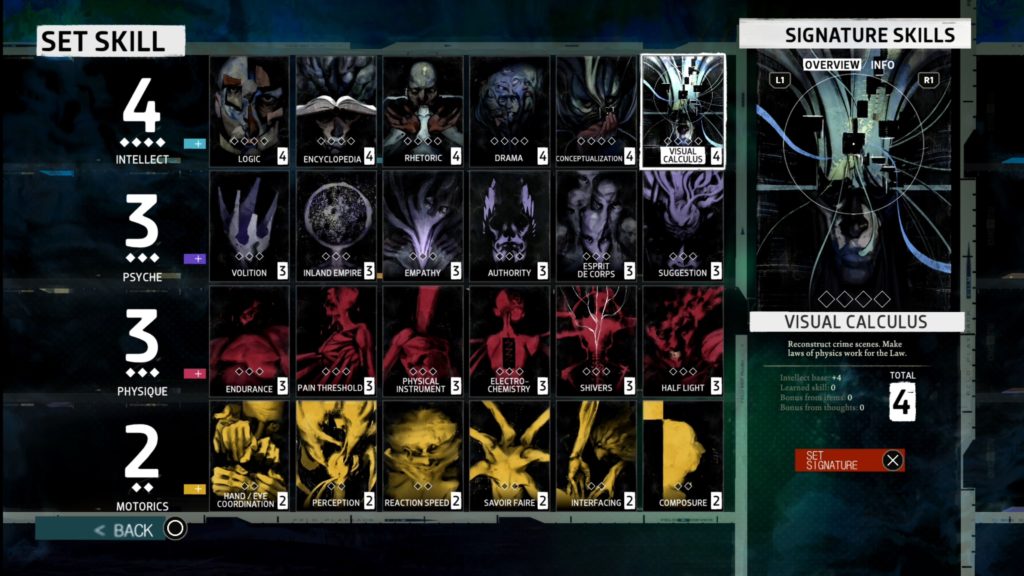Choose the Savoir Faire skill card
Image resolution: width=1024 pixels, height=576 pixels.
tap(509, 456)
